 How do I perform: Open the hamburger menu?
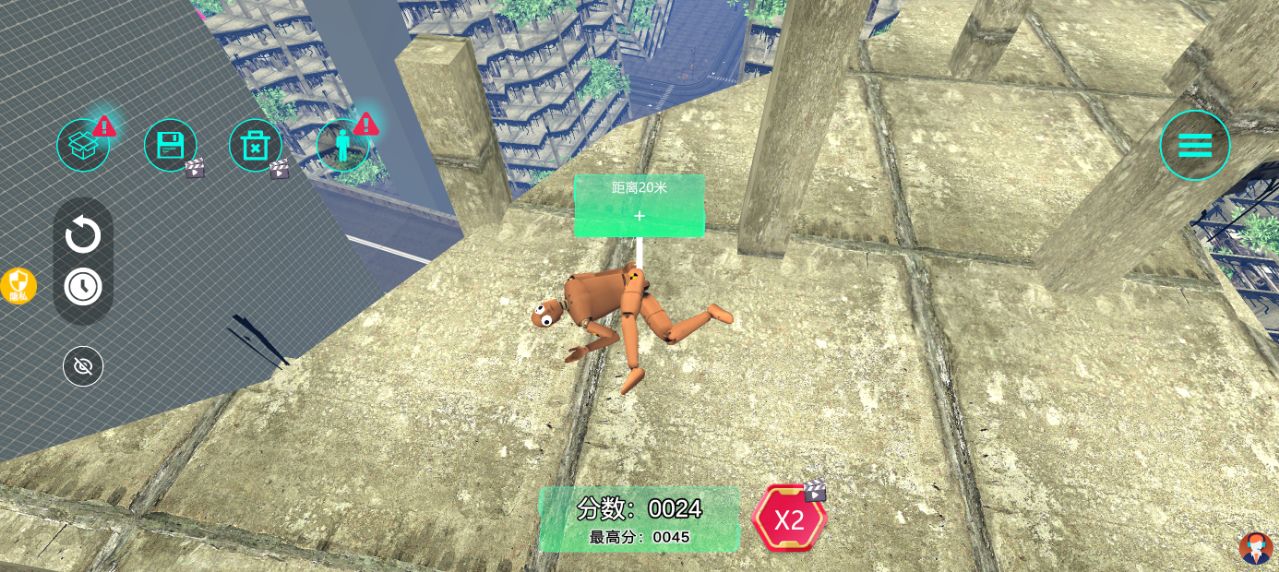pos(1194,146)
